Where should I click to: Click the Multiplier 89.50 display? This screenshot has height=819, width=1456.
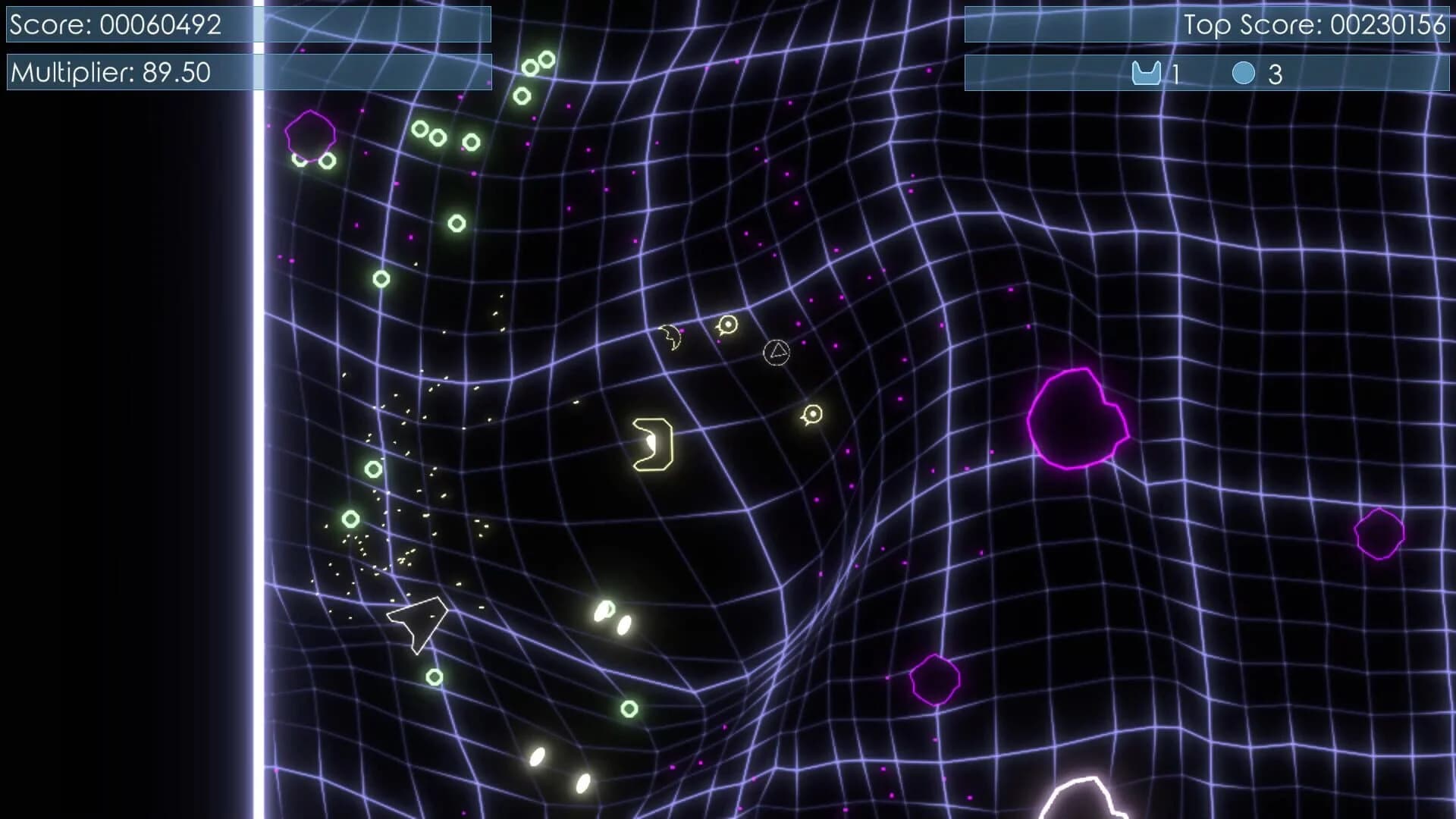pyautogui.click(x=112, y=73)
